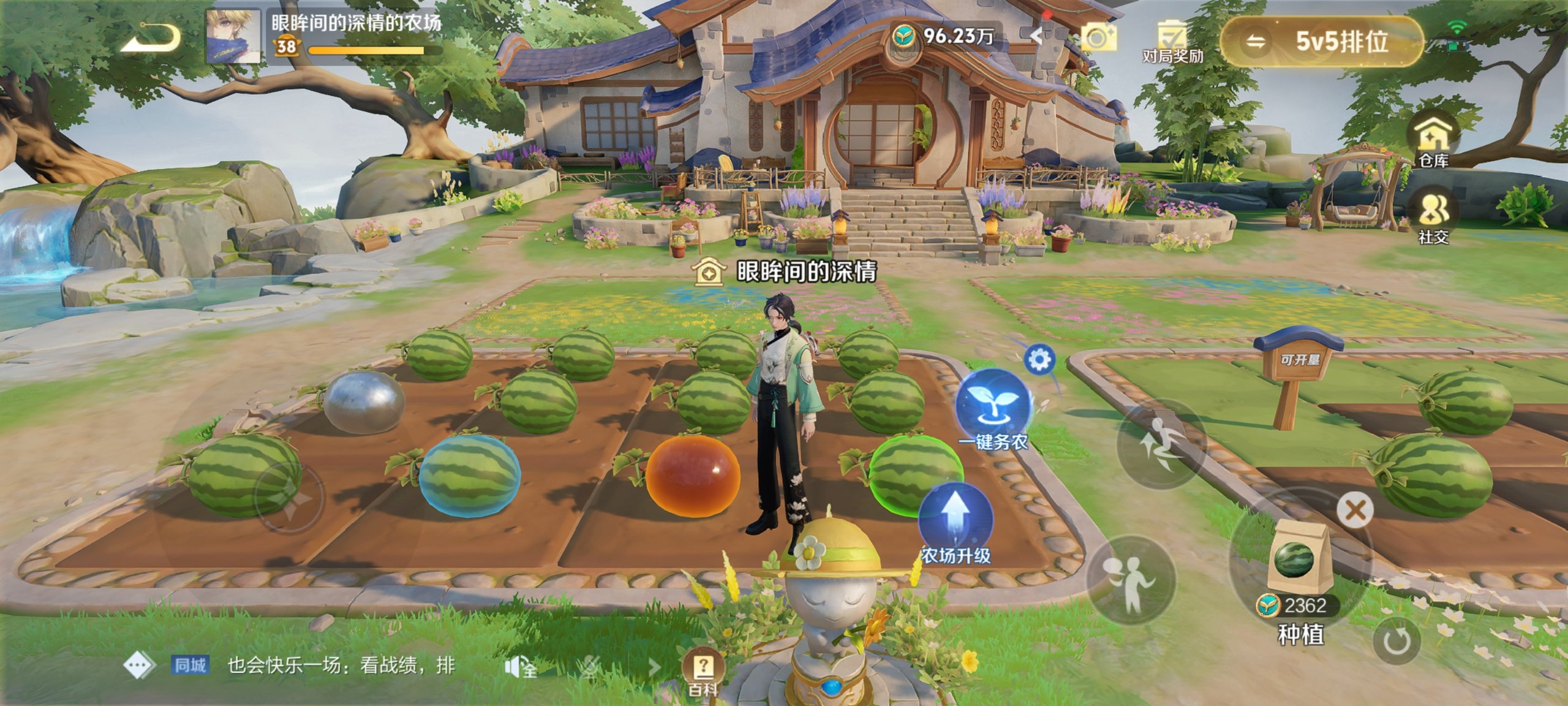Tap the two-figure interaction button
Viewport: 1568px width, 706px height.
pos(1130,580)
